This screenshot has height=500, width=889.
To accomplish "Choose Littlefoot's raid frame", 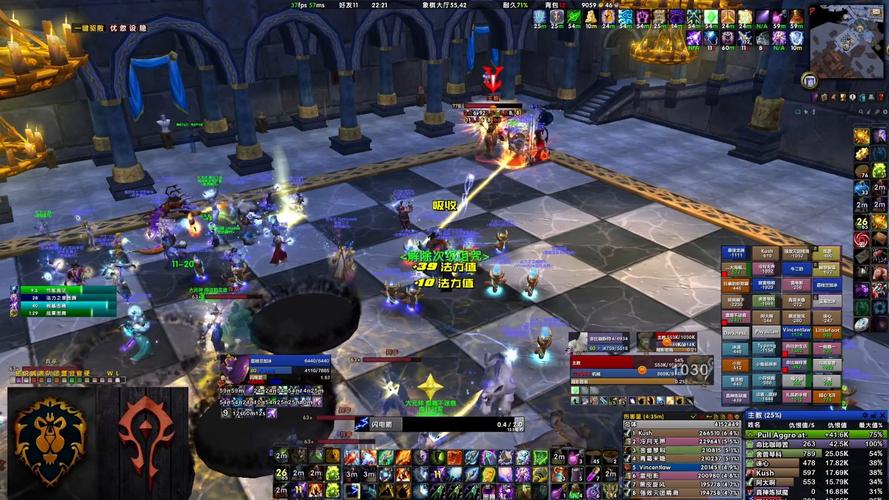I will coord(827,330).
